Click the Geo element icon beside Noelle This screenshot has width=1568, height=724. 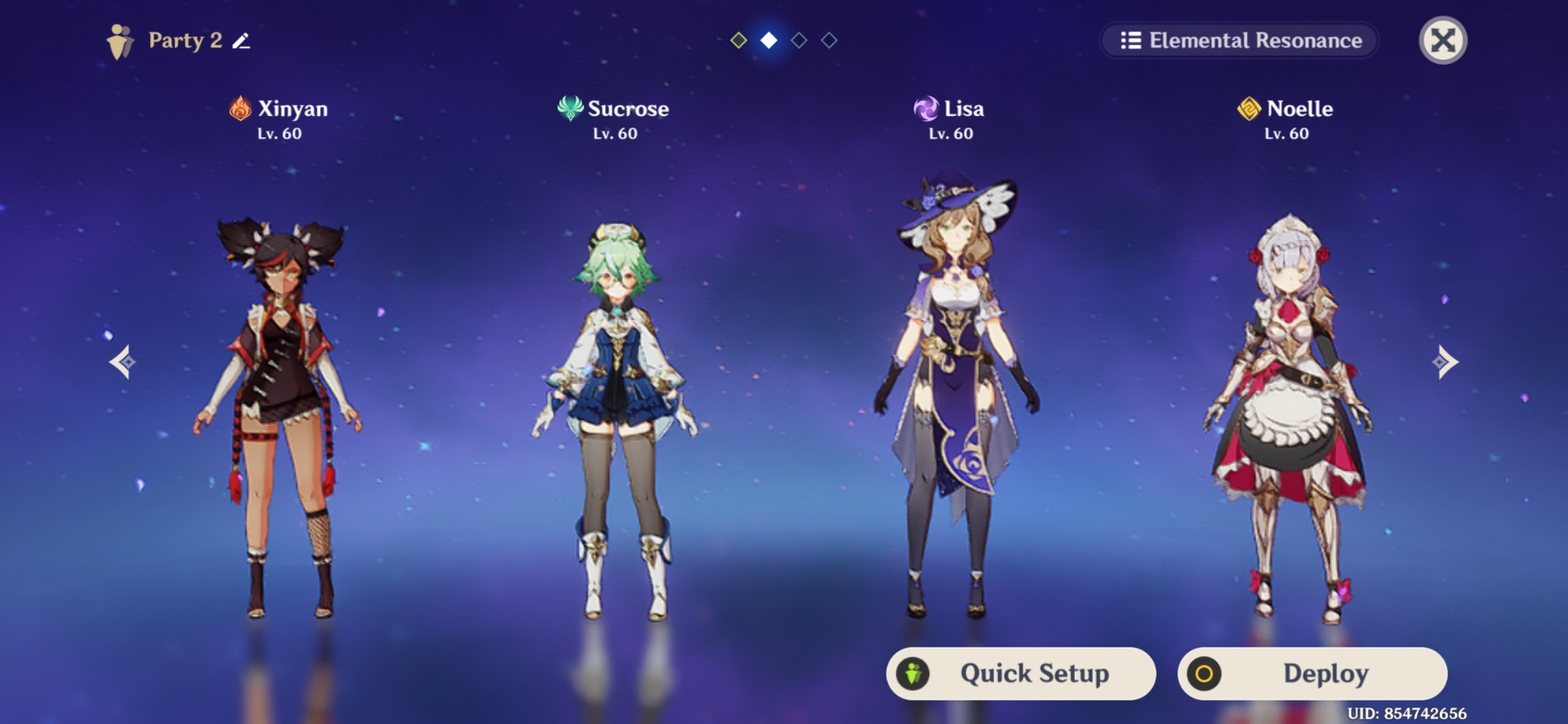(1250, 109)
